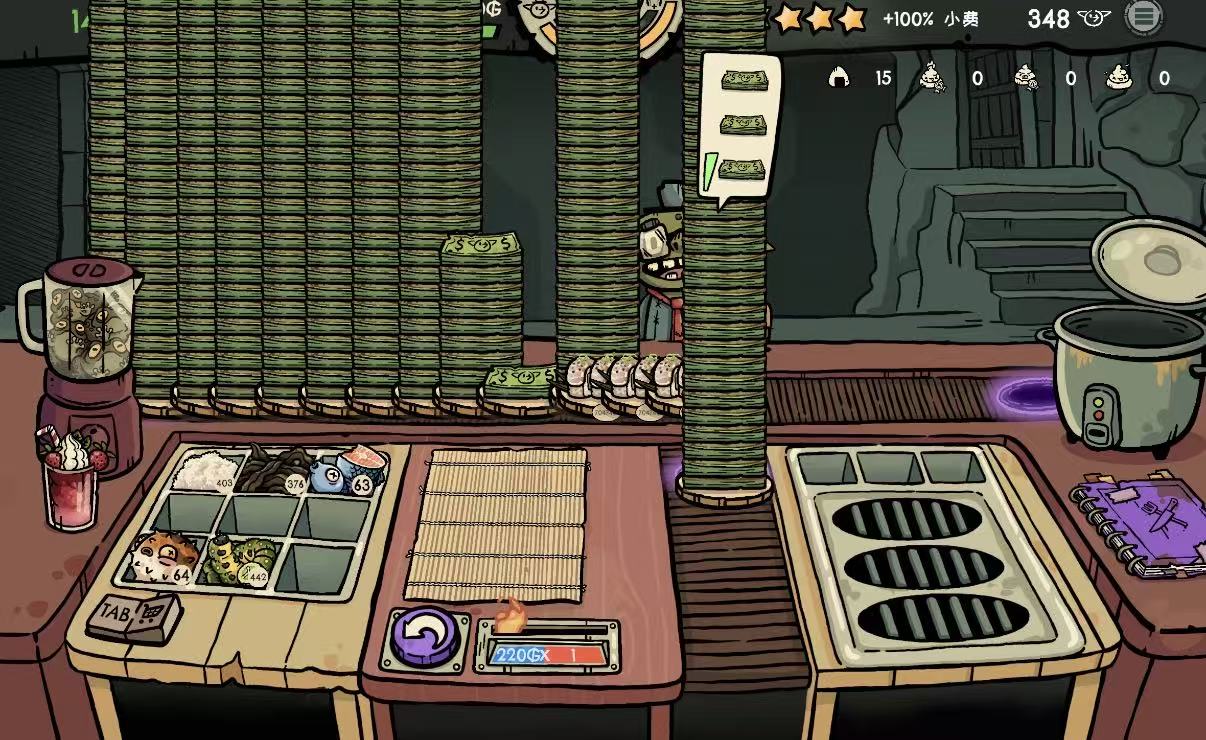The width and height of the screenshot is (1206, 740).
Task: Open the round hamburger menu button
Action: [x=1143, y=17]
